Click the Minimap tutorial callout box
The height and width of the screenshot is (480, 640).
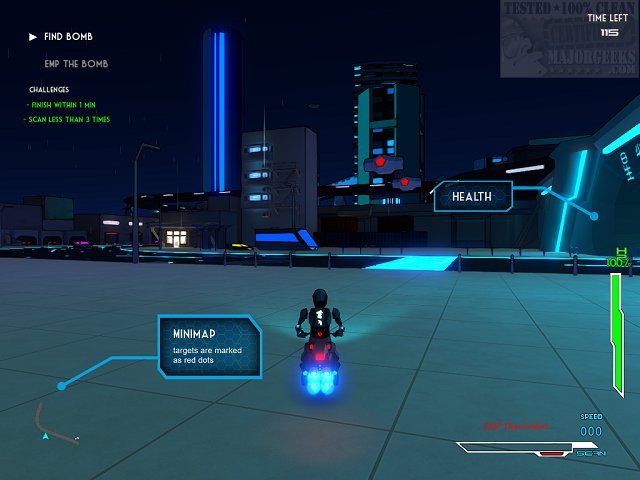(211, 346)
